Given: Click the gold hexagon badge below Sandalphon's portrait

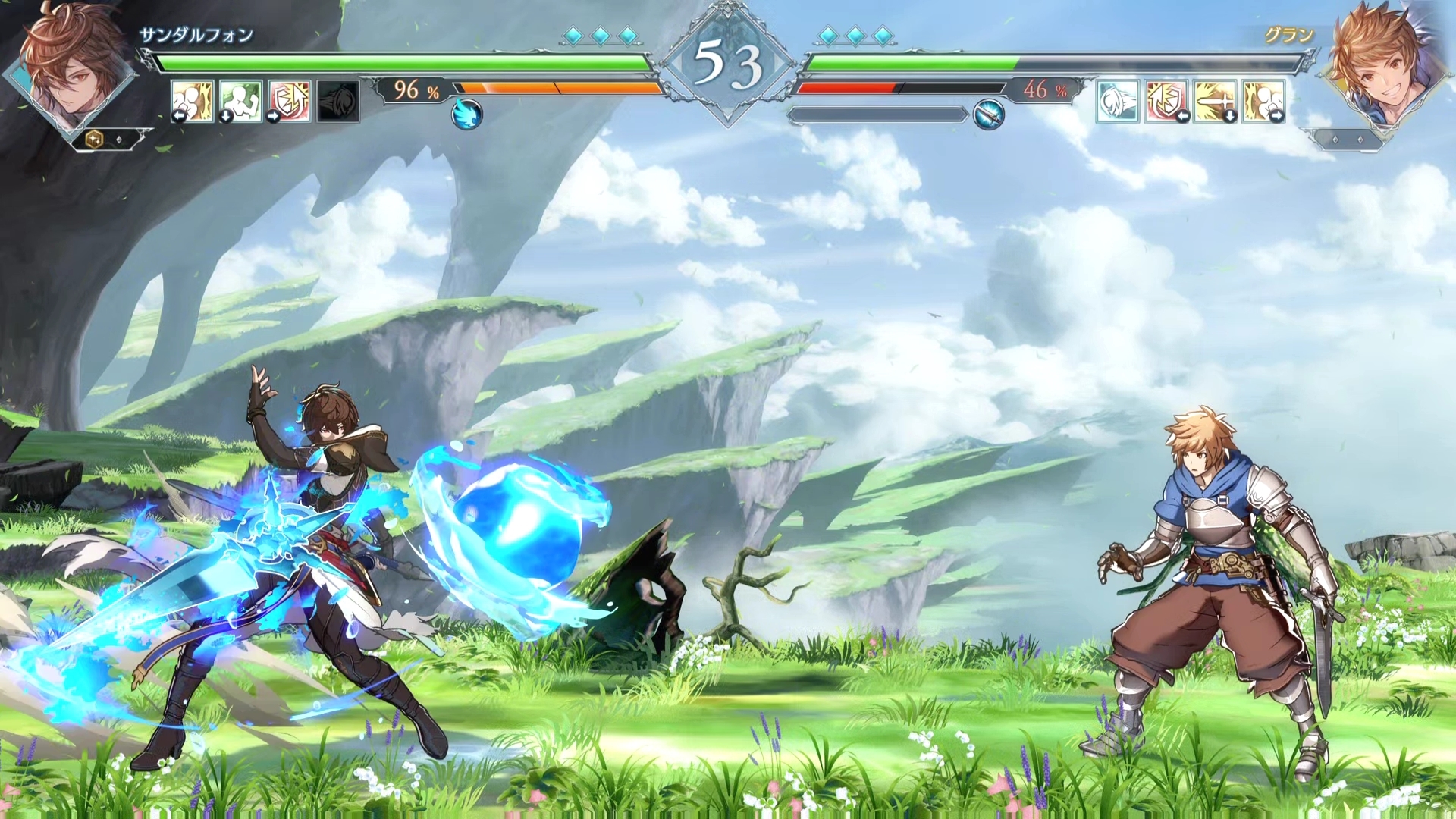Looking at the screenshot, I should click(x=95, y=140).
